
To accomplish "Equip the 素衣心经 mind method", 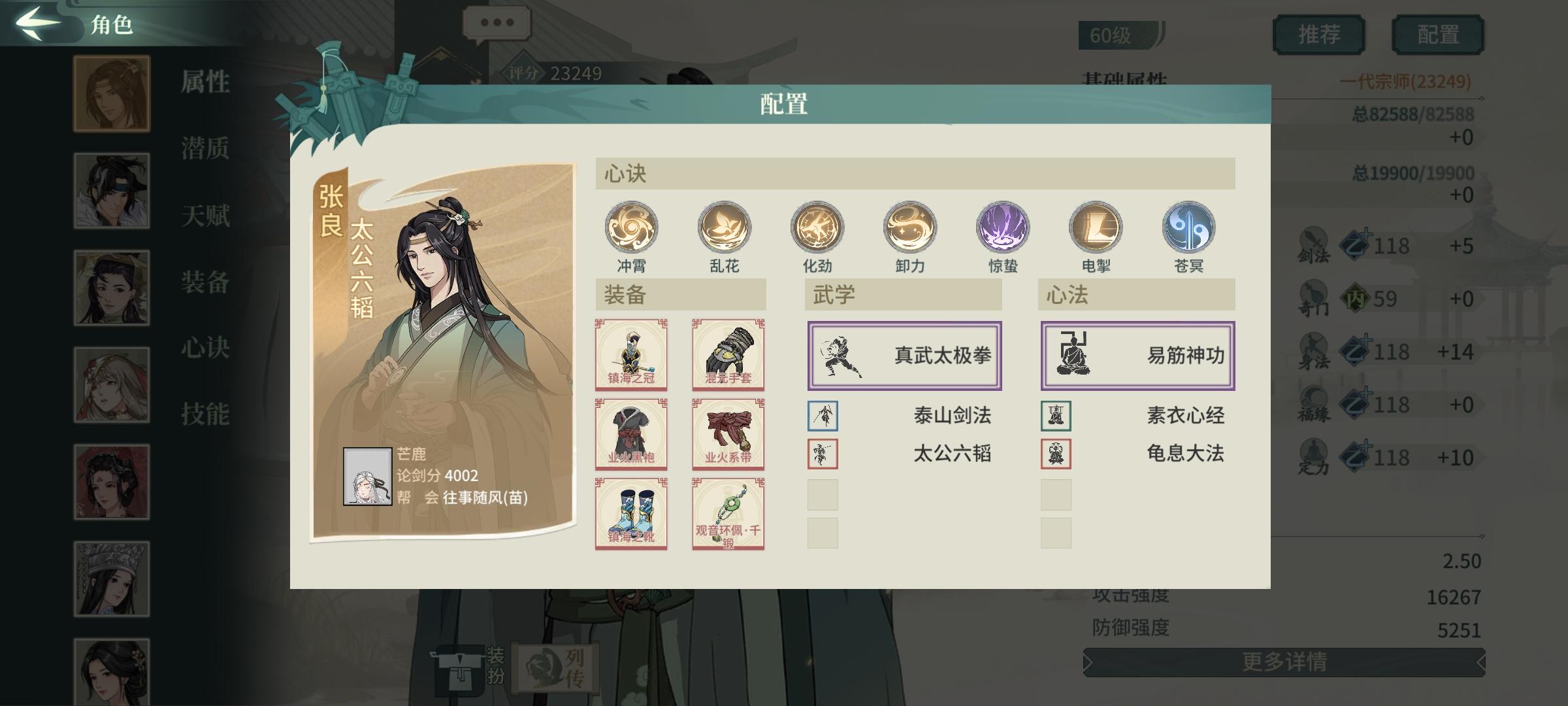I will 1186,416.
